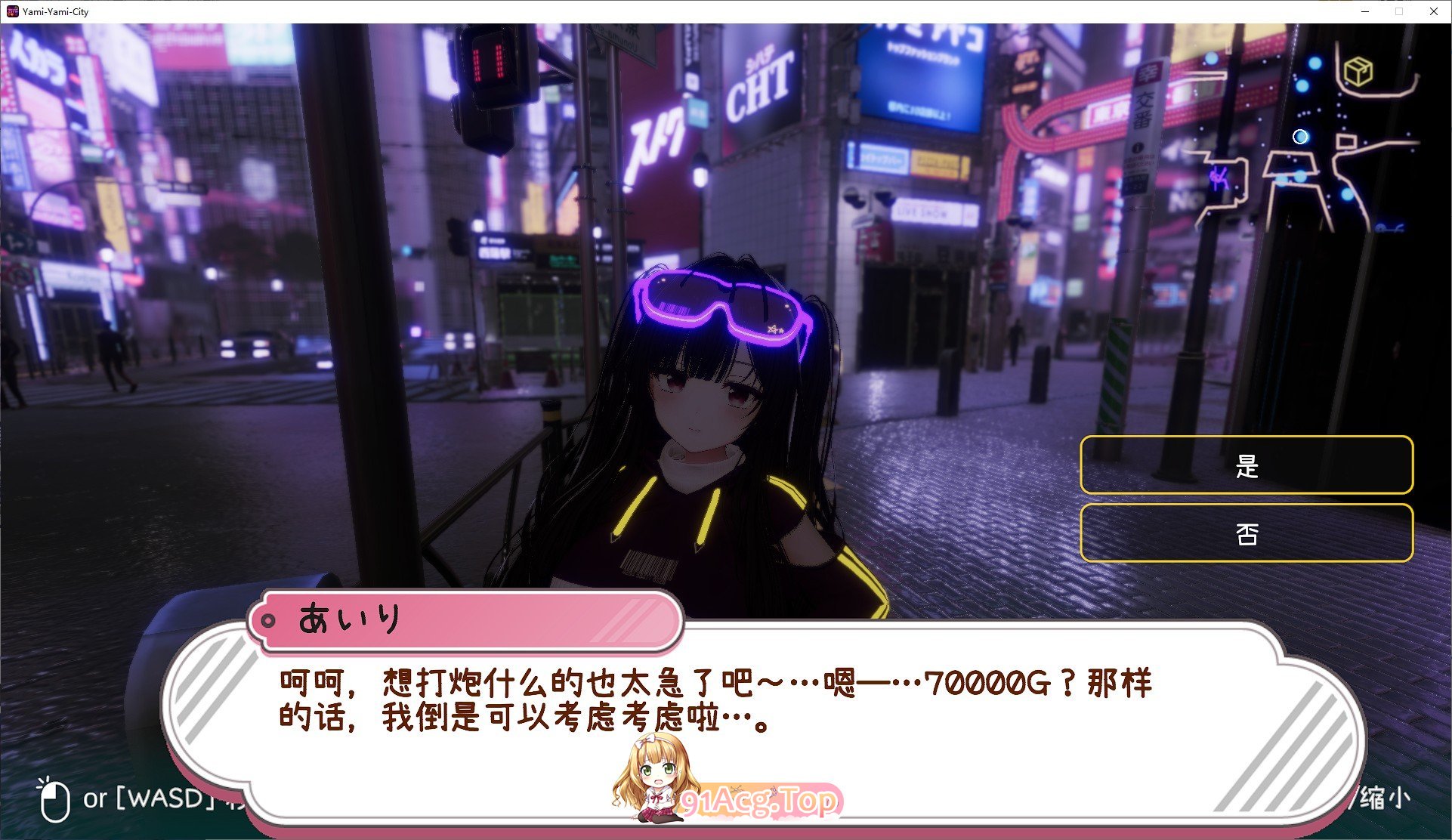Screen dimensions: 1452x840
Task: Click the blue dot marker near the package icon
Action: [1314, 63]
